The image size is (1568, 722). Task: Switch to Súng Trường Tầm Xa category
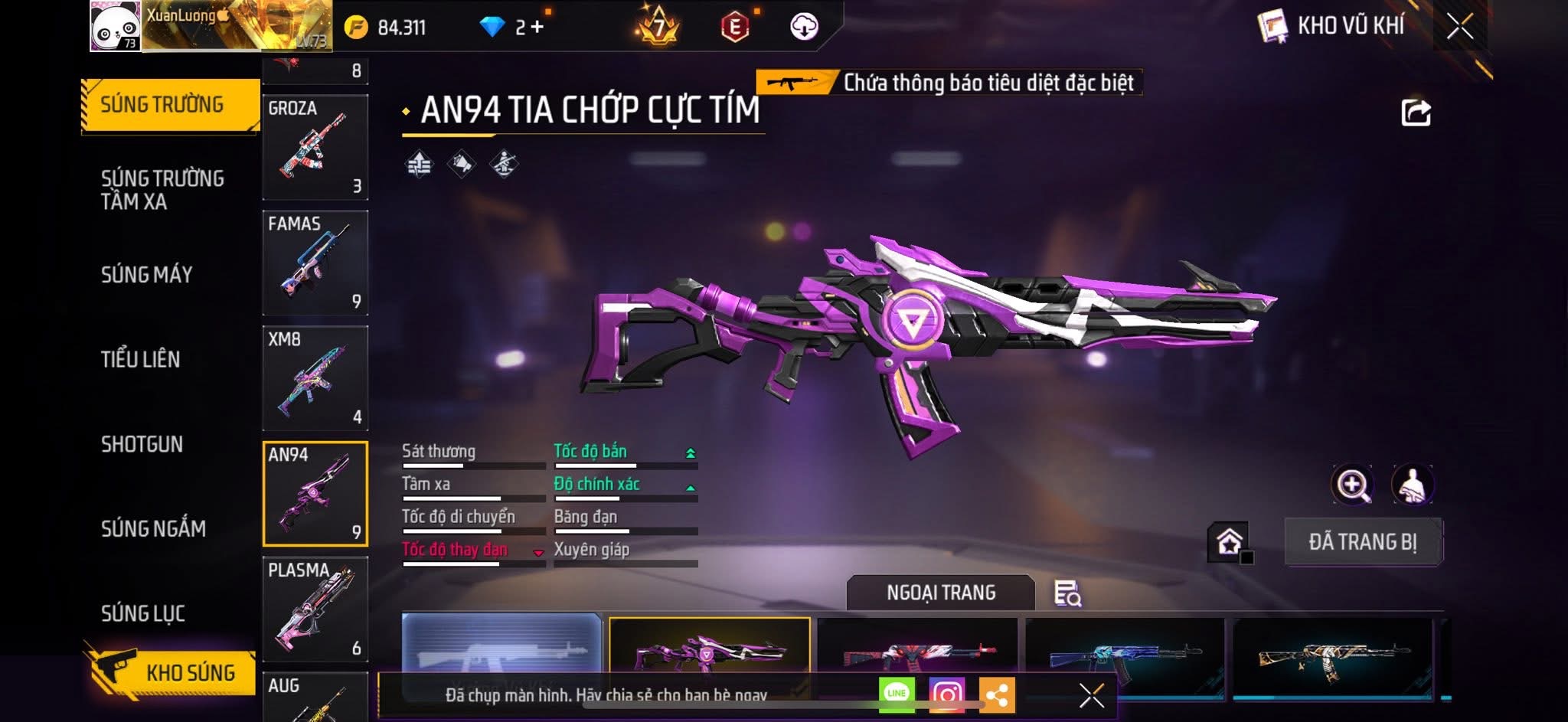pos(162,190)
